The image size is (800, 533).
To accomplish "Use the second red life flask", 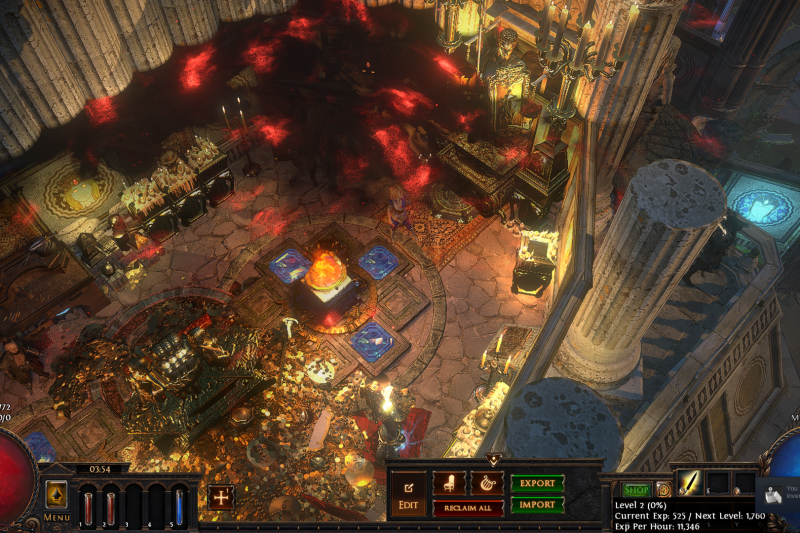I will [110, 504].
